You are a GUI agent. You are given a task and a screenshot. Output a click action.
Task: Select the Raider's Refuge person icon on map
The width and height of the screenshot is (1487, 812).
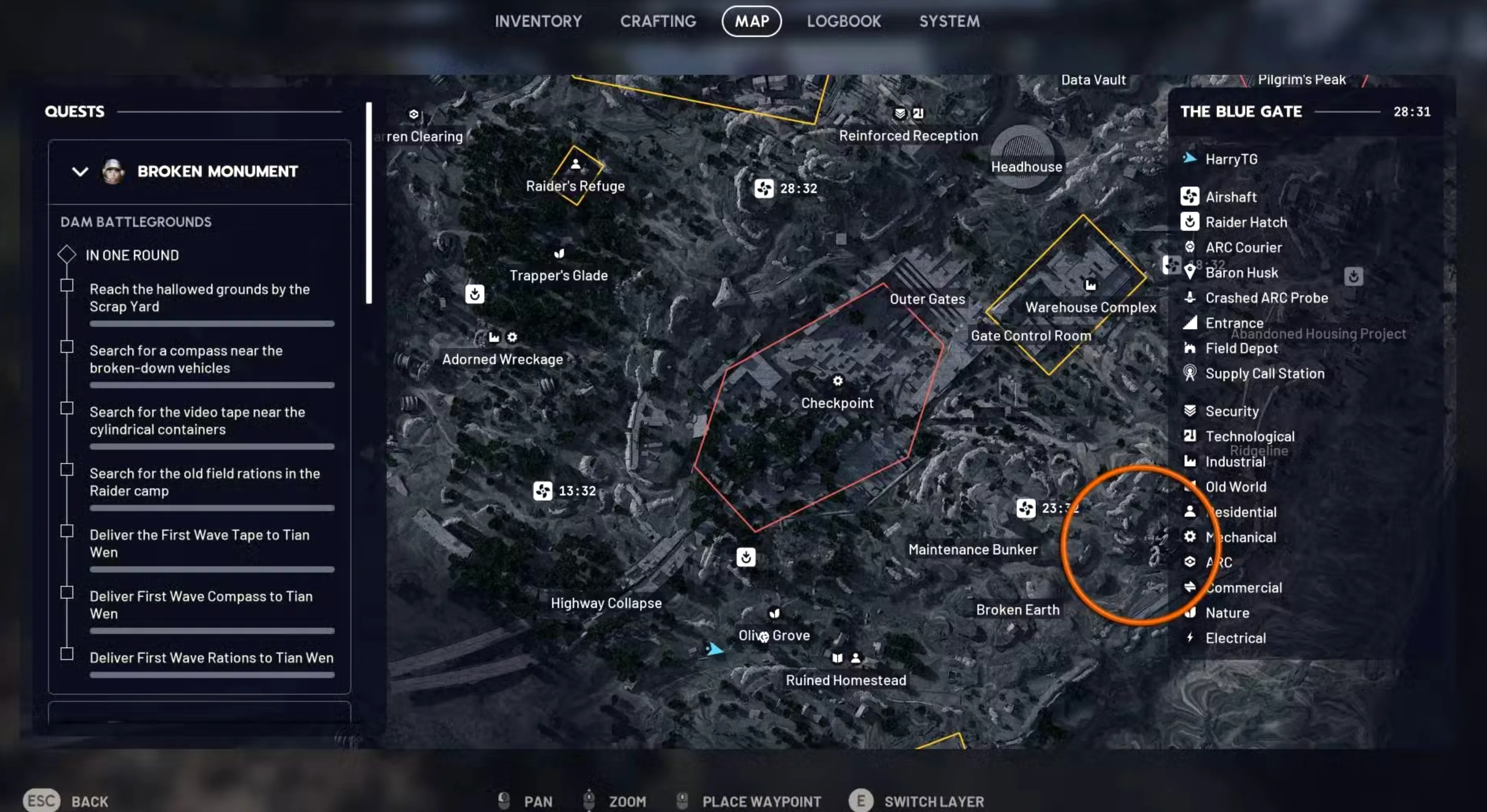(575, 164)
